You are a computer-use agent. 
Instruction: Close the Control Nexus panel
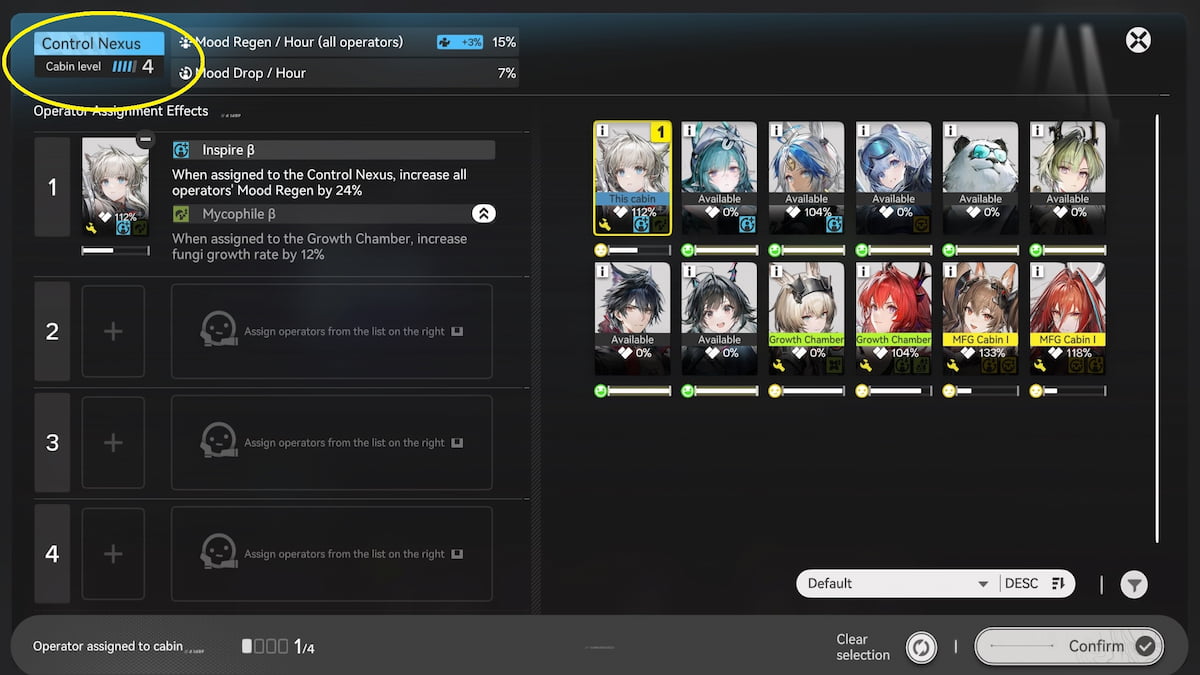[1138, 40]
